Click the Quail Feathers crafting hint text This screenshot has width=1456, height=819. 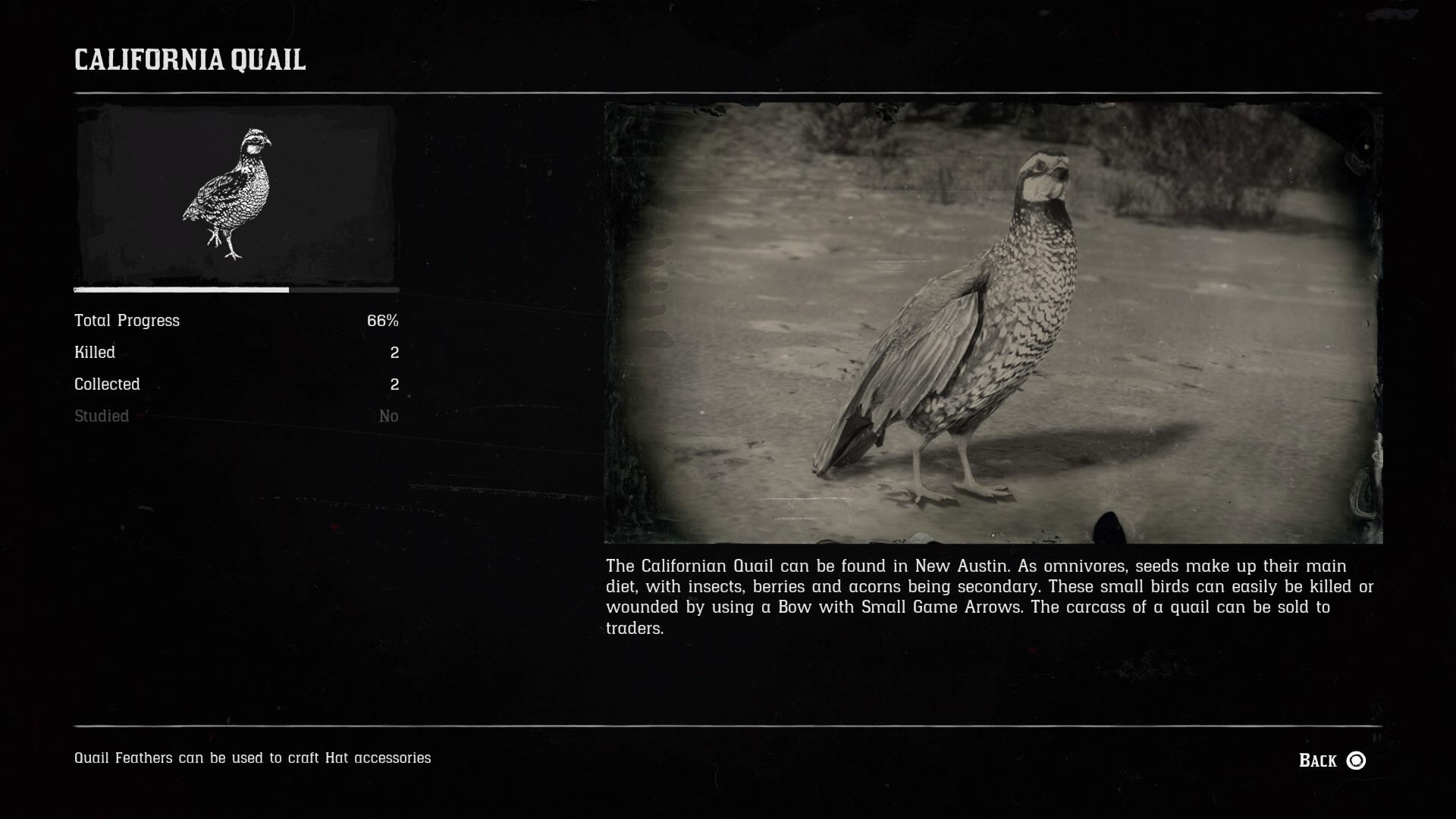[253, 757]
